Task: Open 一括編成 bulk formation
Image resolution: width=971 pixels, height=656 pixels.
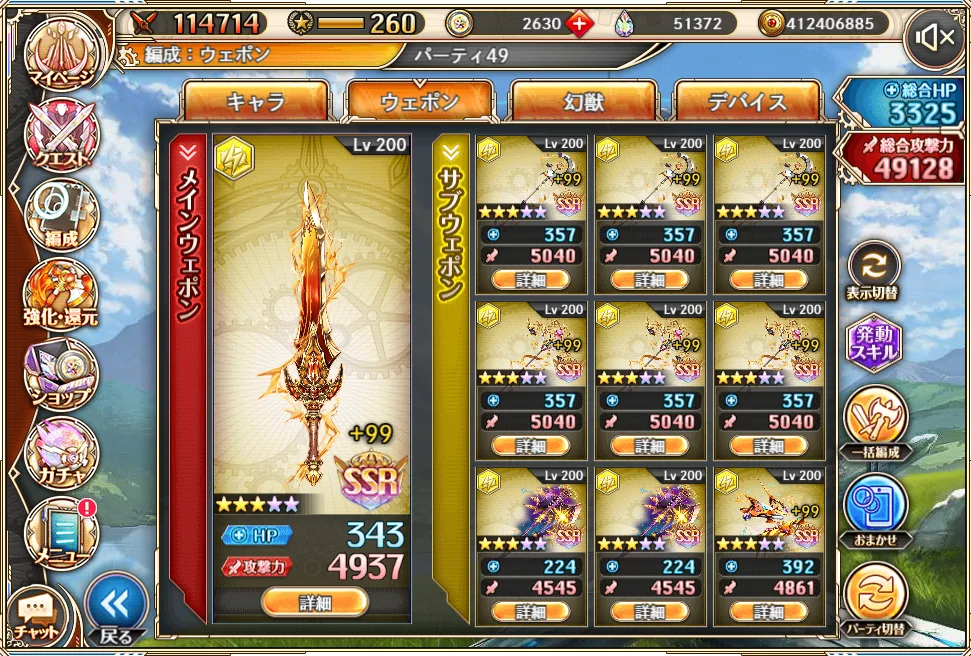Action: point(873,422)
